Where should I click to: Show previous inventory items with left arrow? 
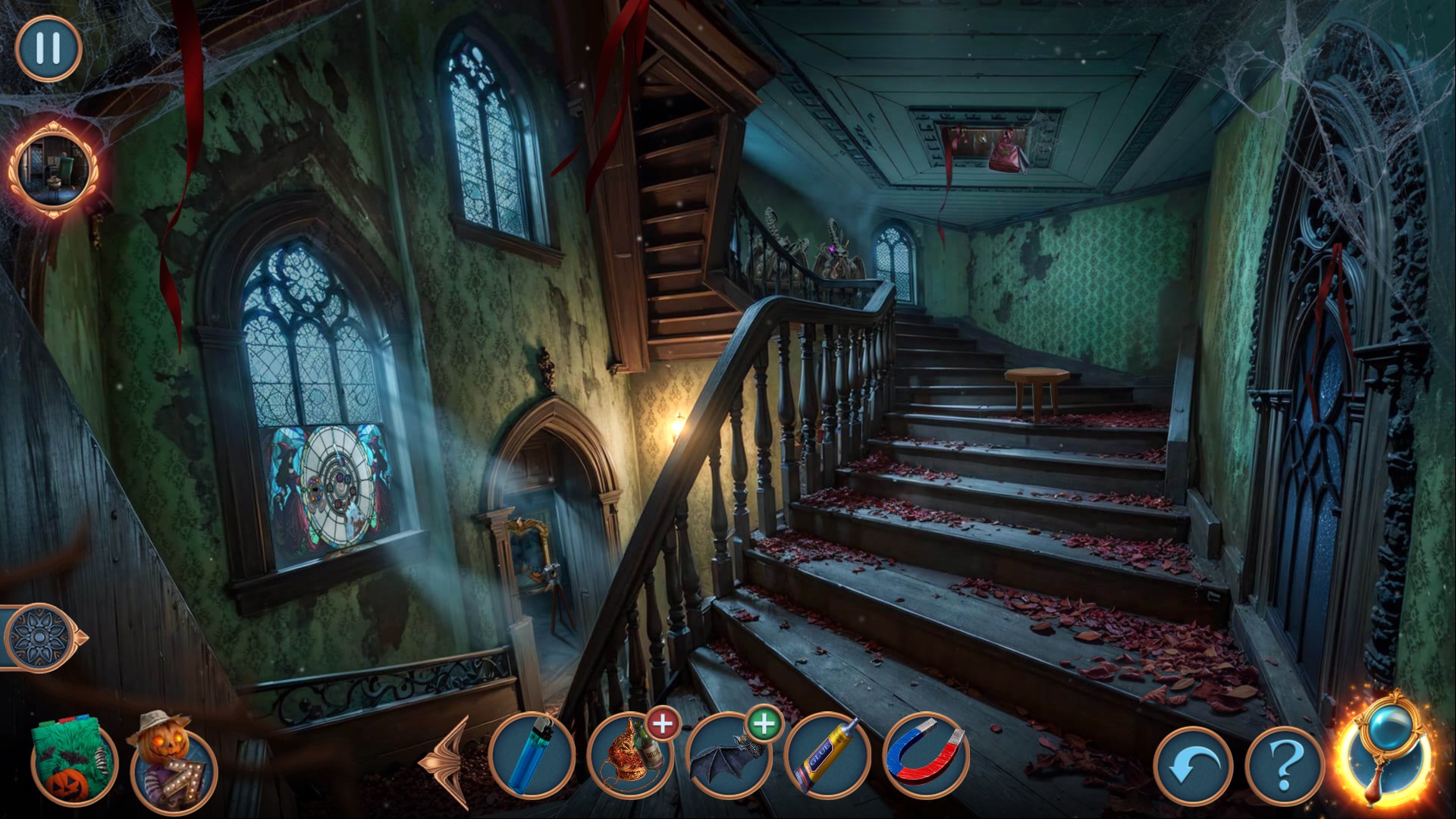[446, 761]
